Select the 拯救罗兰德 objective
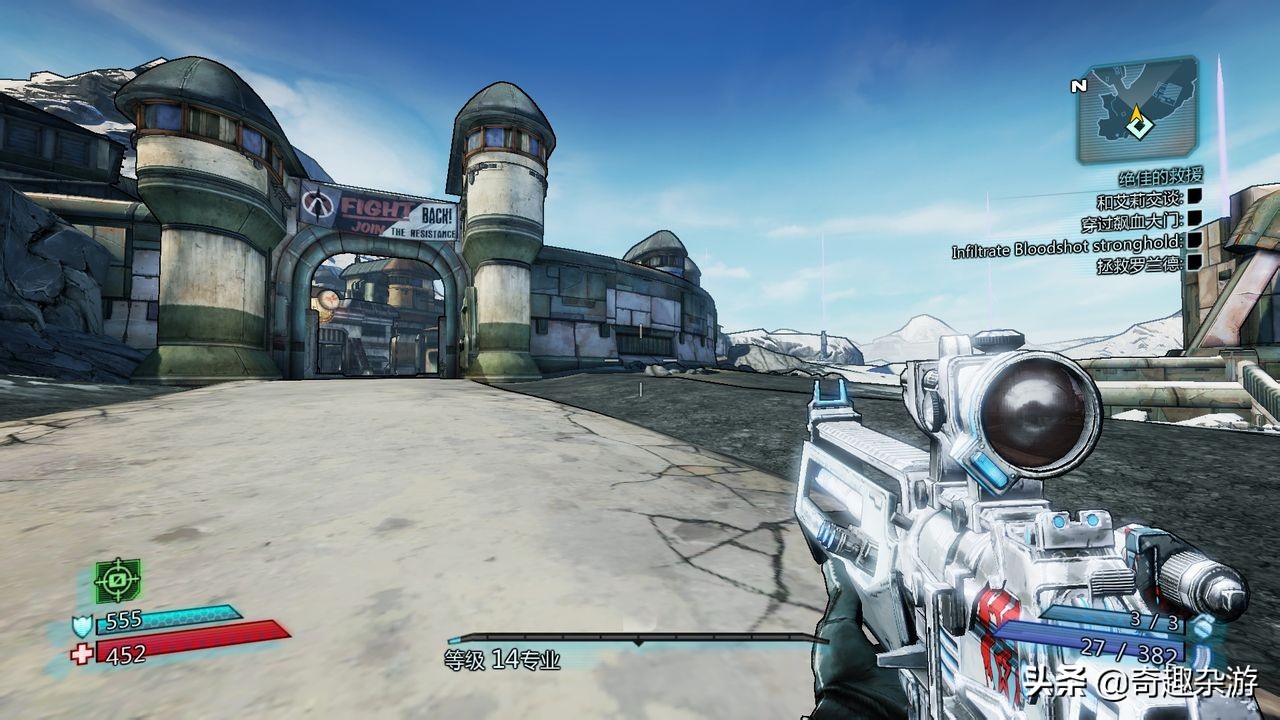Image resolution: width=1280 pixels, height=720 pixels. tap(1139, 264)
